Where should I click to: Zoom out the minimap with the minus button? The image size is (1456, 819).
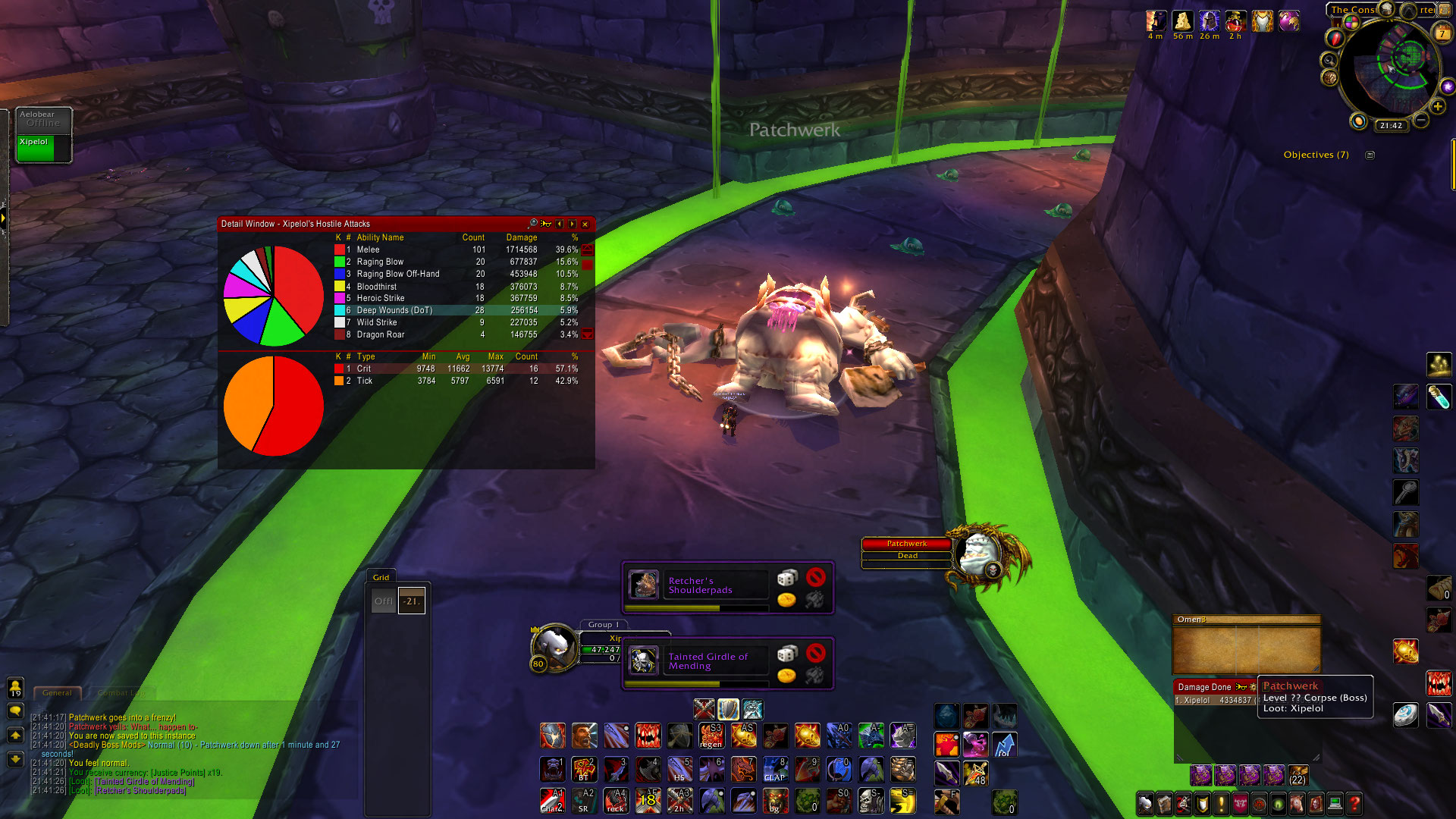pos(1422,121)
